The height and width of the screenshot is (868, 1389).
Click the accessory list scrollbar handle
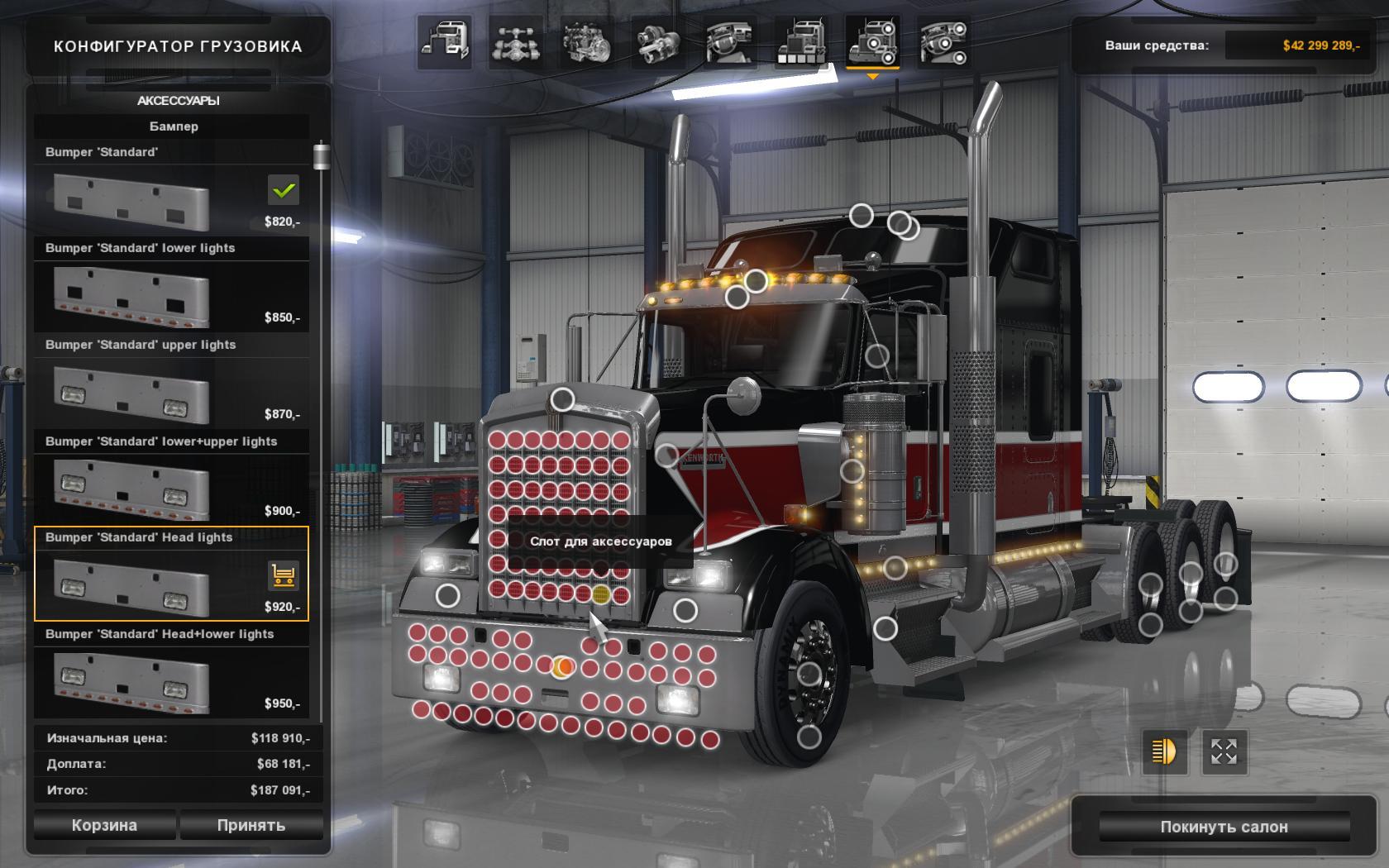coord(321,157)
